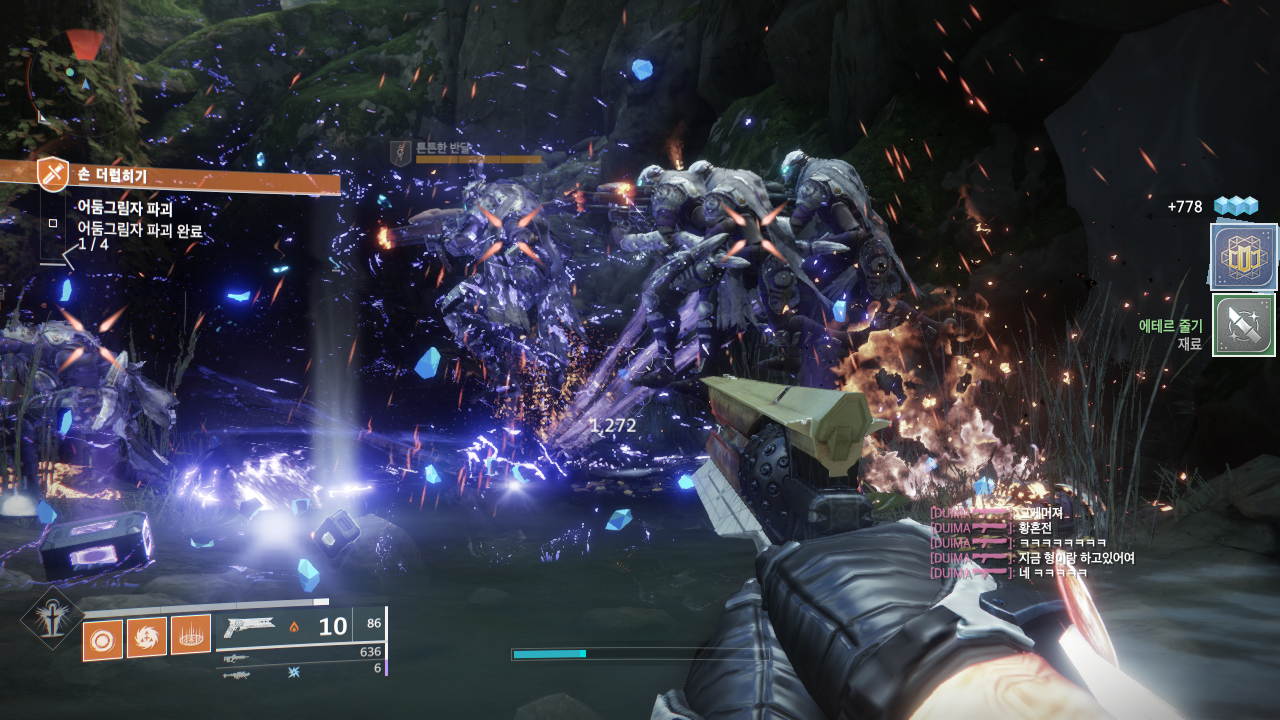Click the radar in the corner

coord(72,80)
